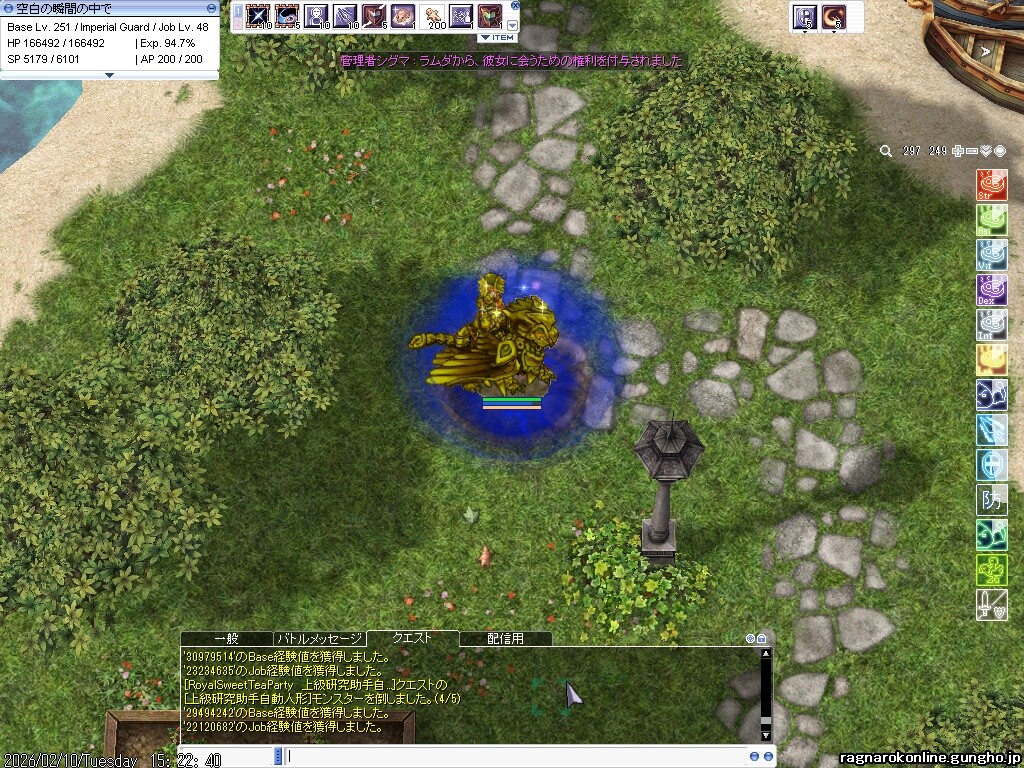1024x768 pixels.
Task: Select the 防 defense status icon
Action: tap(991, 500)
